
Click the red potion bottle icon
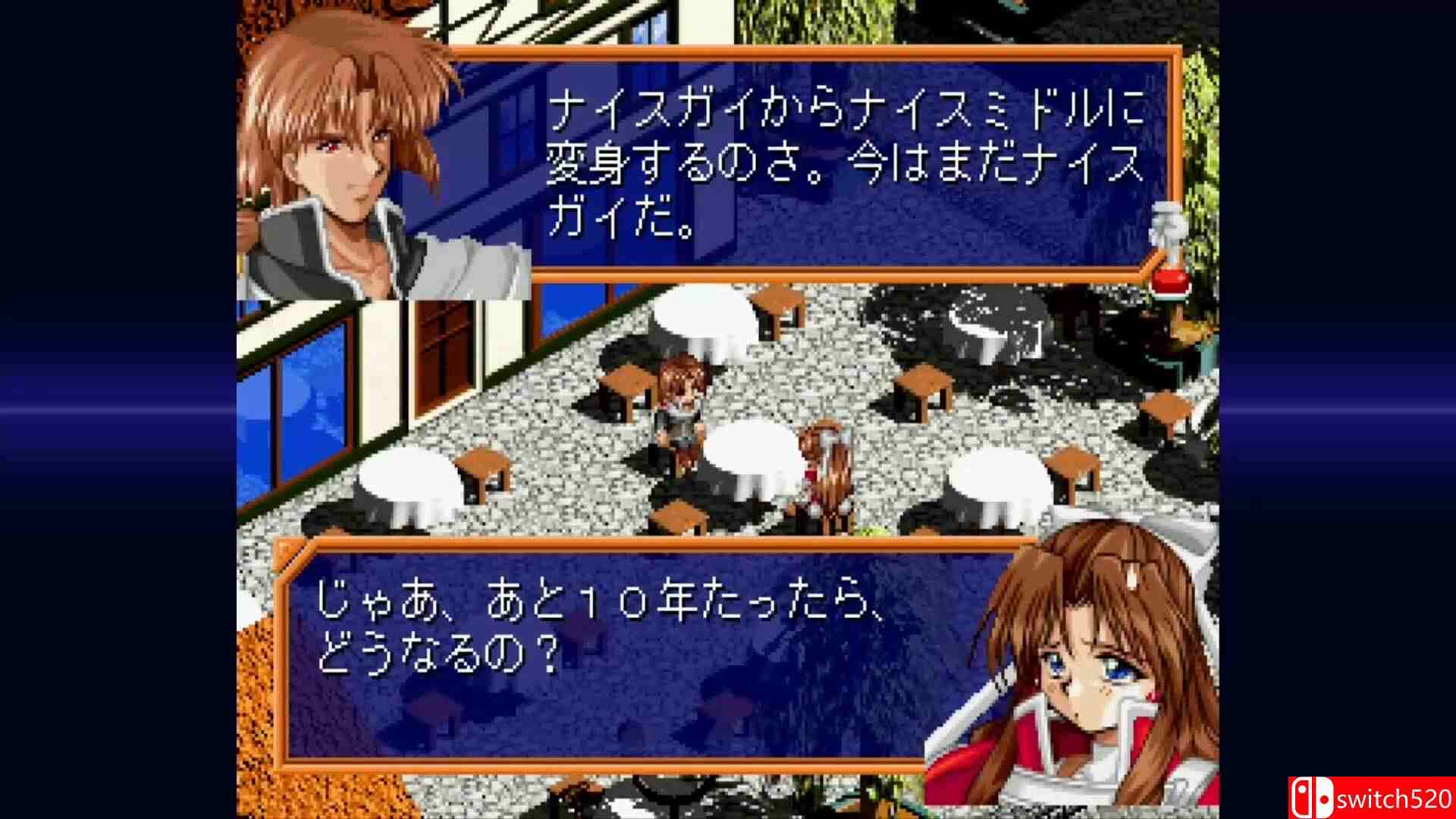click(1169, 282)
